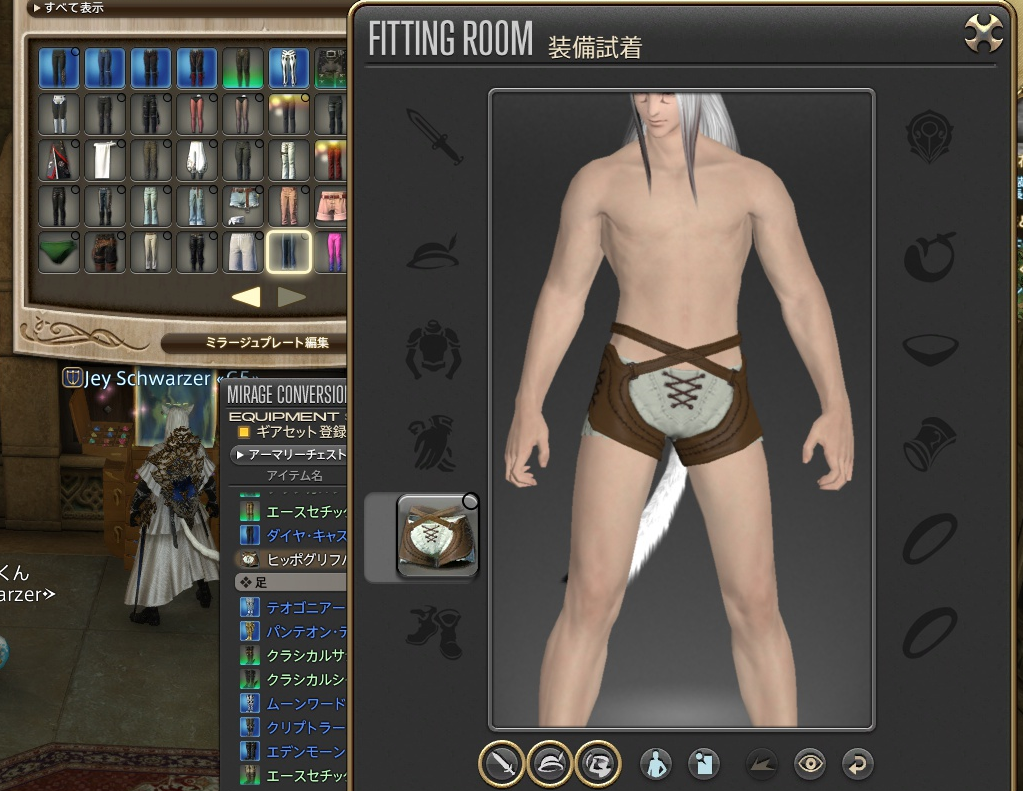
Task: Reset the preview with the curved arrow button
Action: click(857, 765)
